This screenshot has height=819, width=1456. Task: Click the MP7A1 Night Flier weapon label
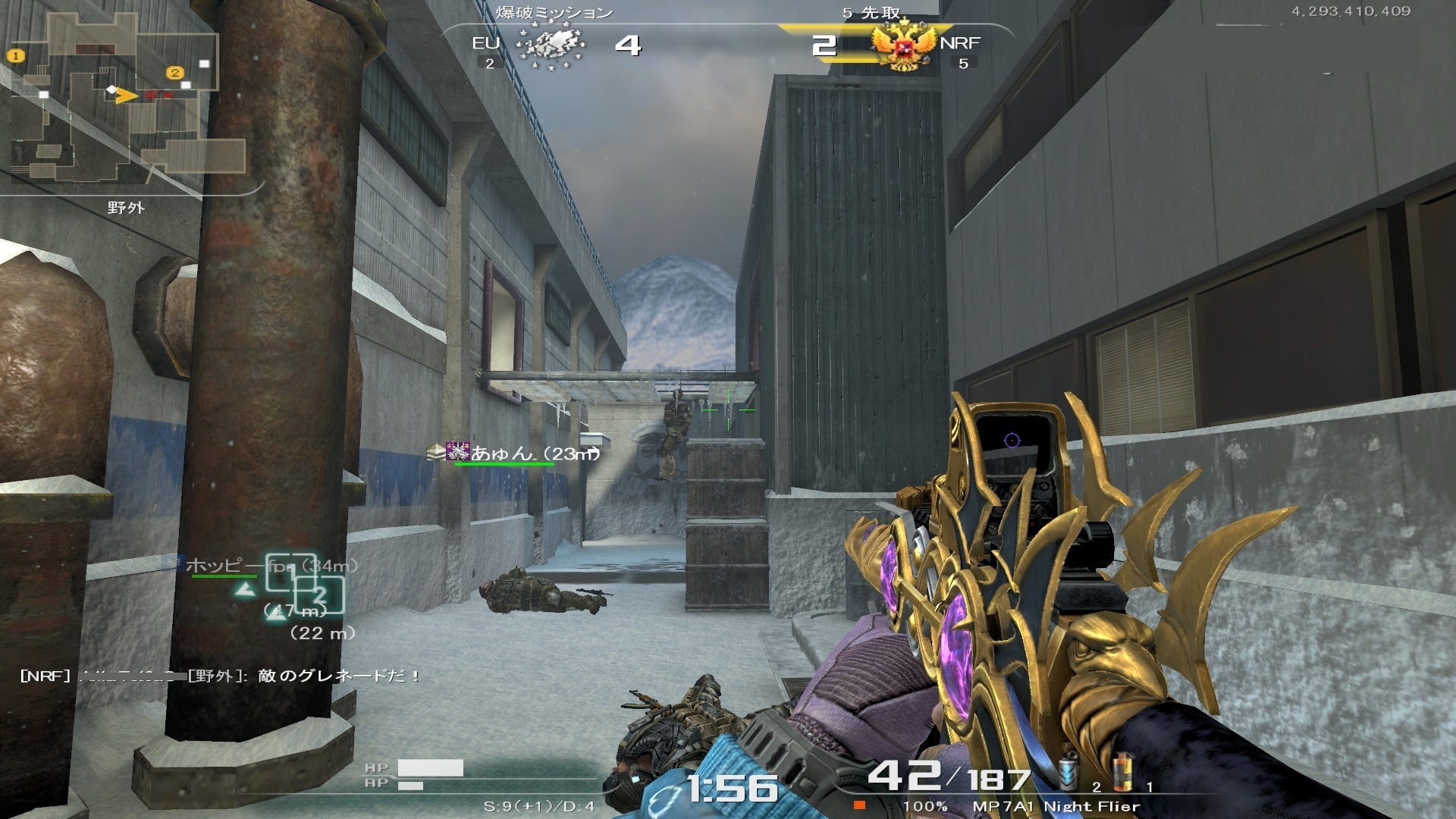1056,806
